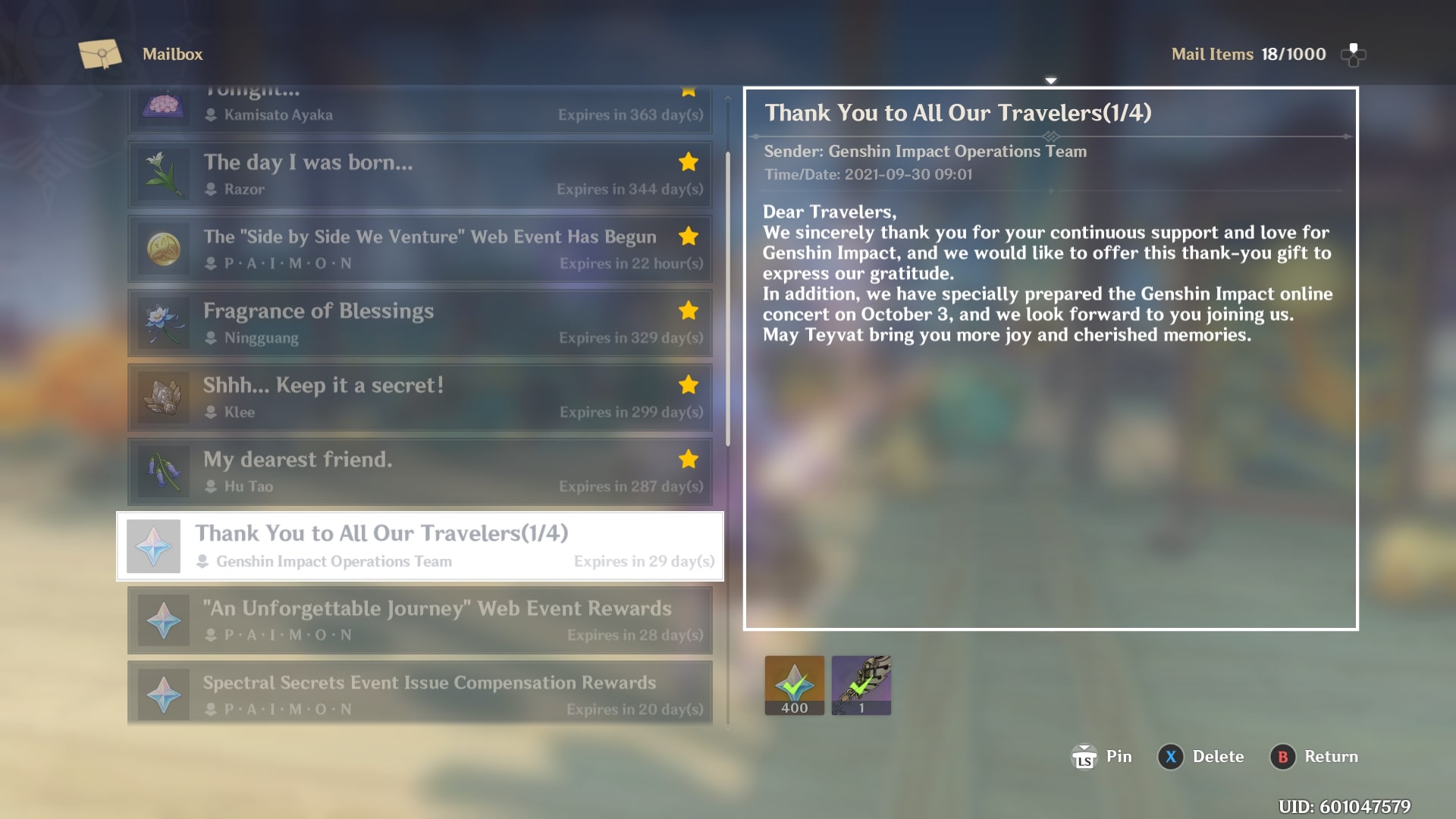The image size is (1456, 819).
Task: Click Hu Tao's flower icon on her mail
Action: (x=163, y=471)
